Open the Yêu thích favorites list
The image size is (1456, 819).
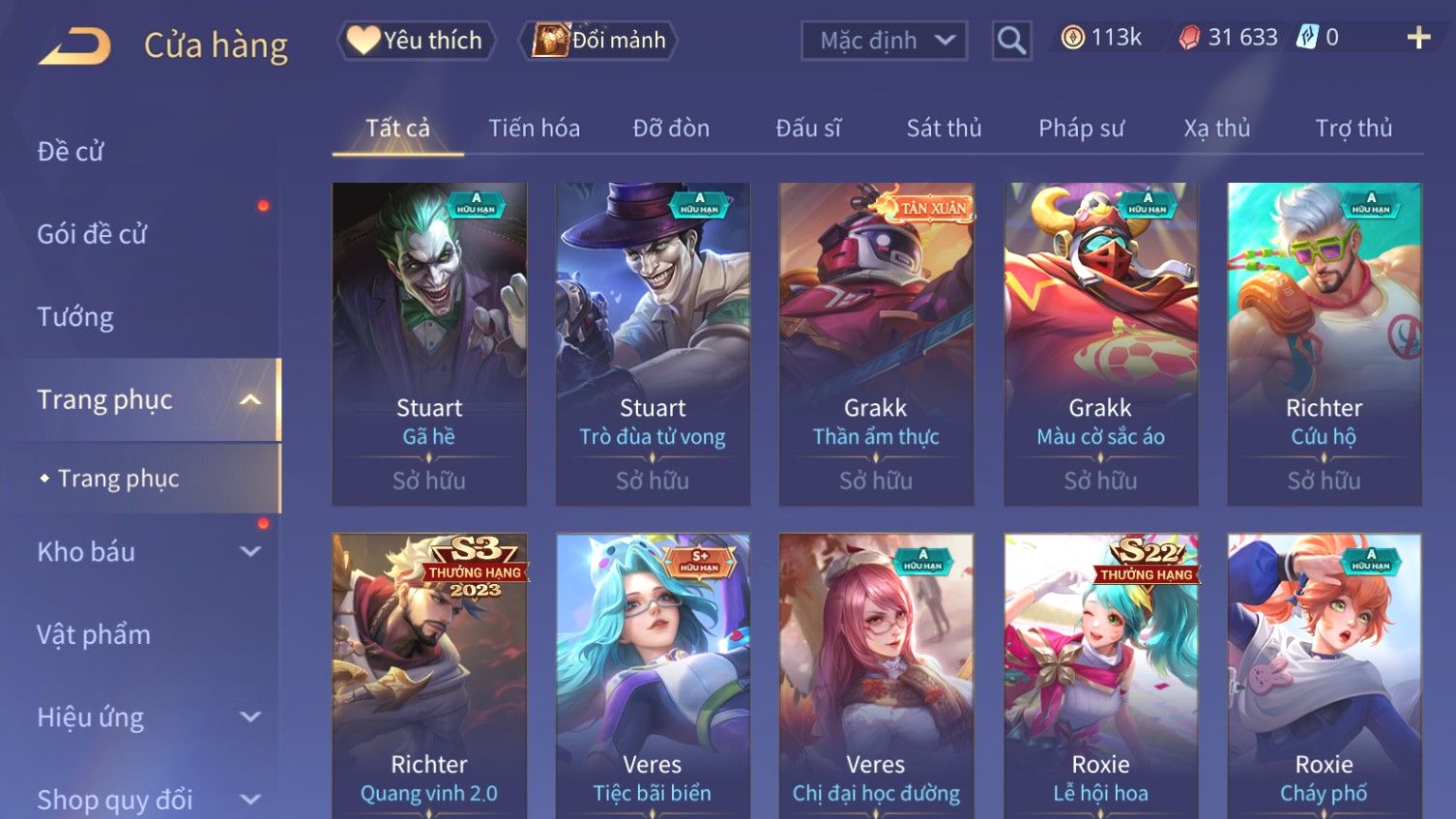[x=417, y=41]
